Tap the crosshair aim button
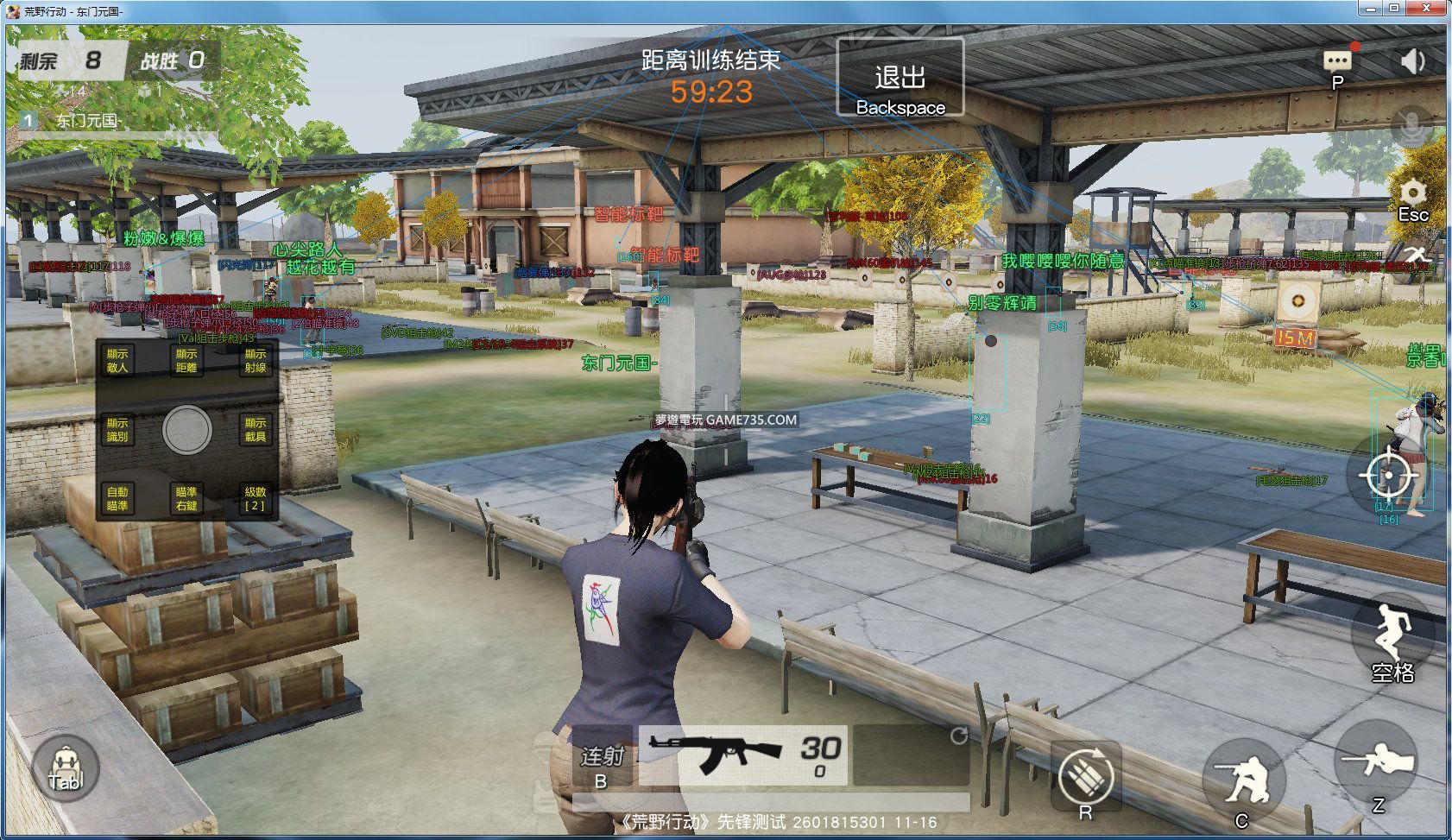 click(1388, 474)
